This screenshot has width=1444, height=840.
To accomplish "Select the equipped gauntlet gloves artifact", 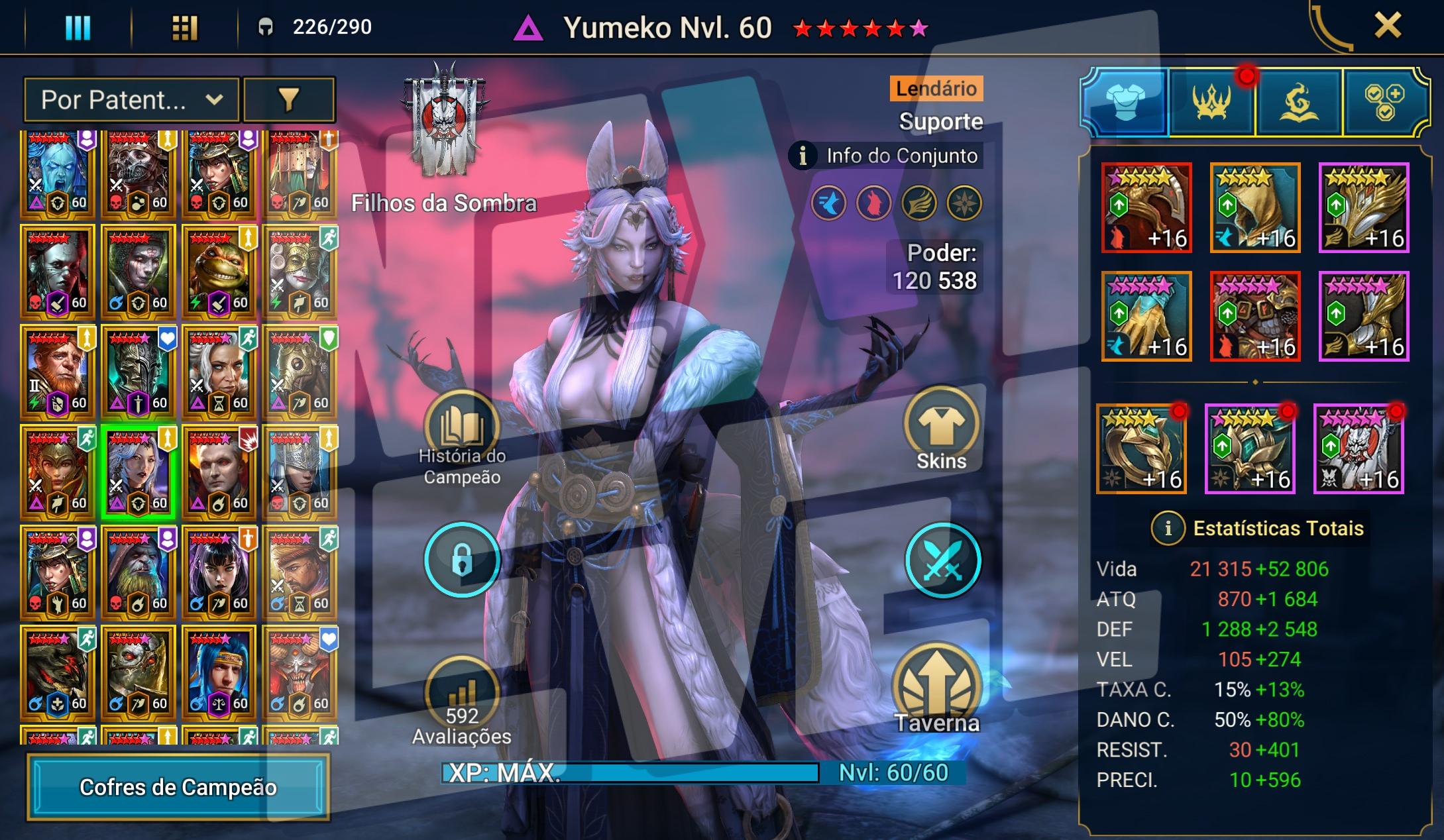I will click(1146, 316).
